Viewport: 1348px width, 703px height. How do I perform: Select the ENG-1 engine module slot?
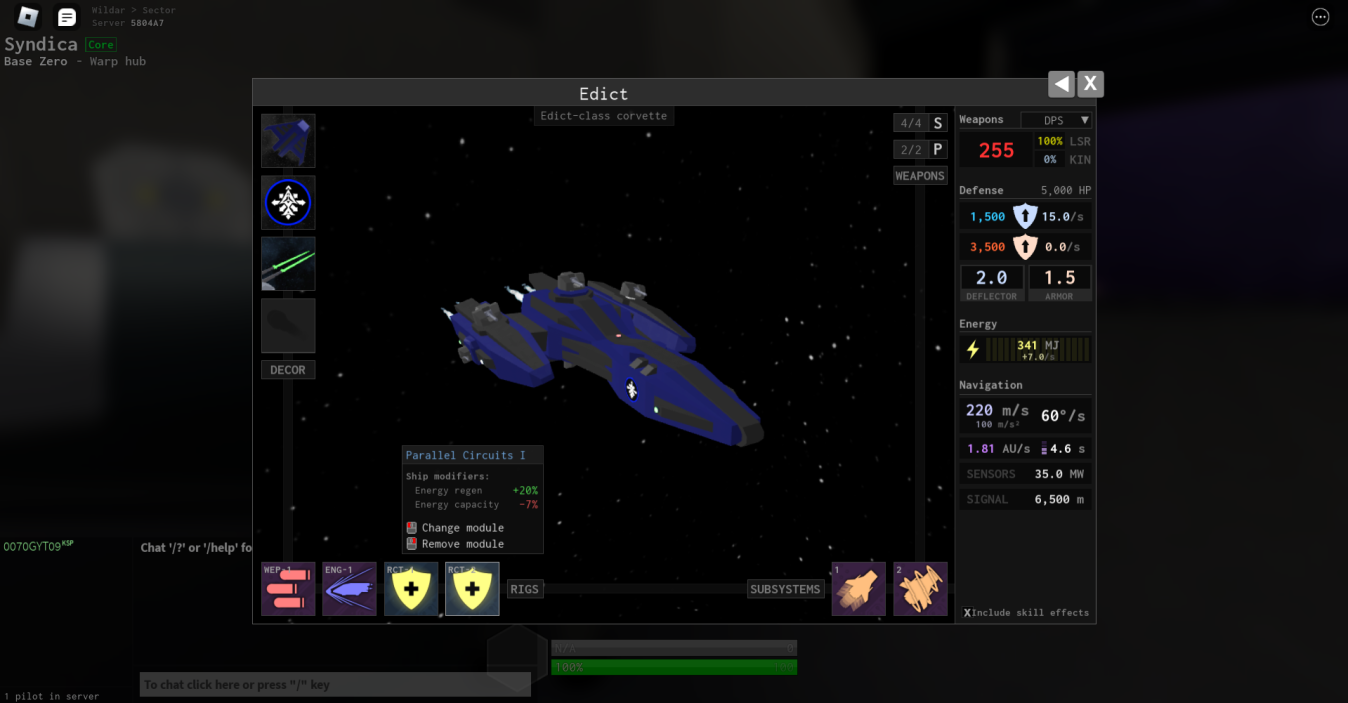click(x=349, y=589)
